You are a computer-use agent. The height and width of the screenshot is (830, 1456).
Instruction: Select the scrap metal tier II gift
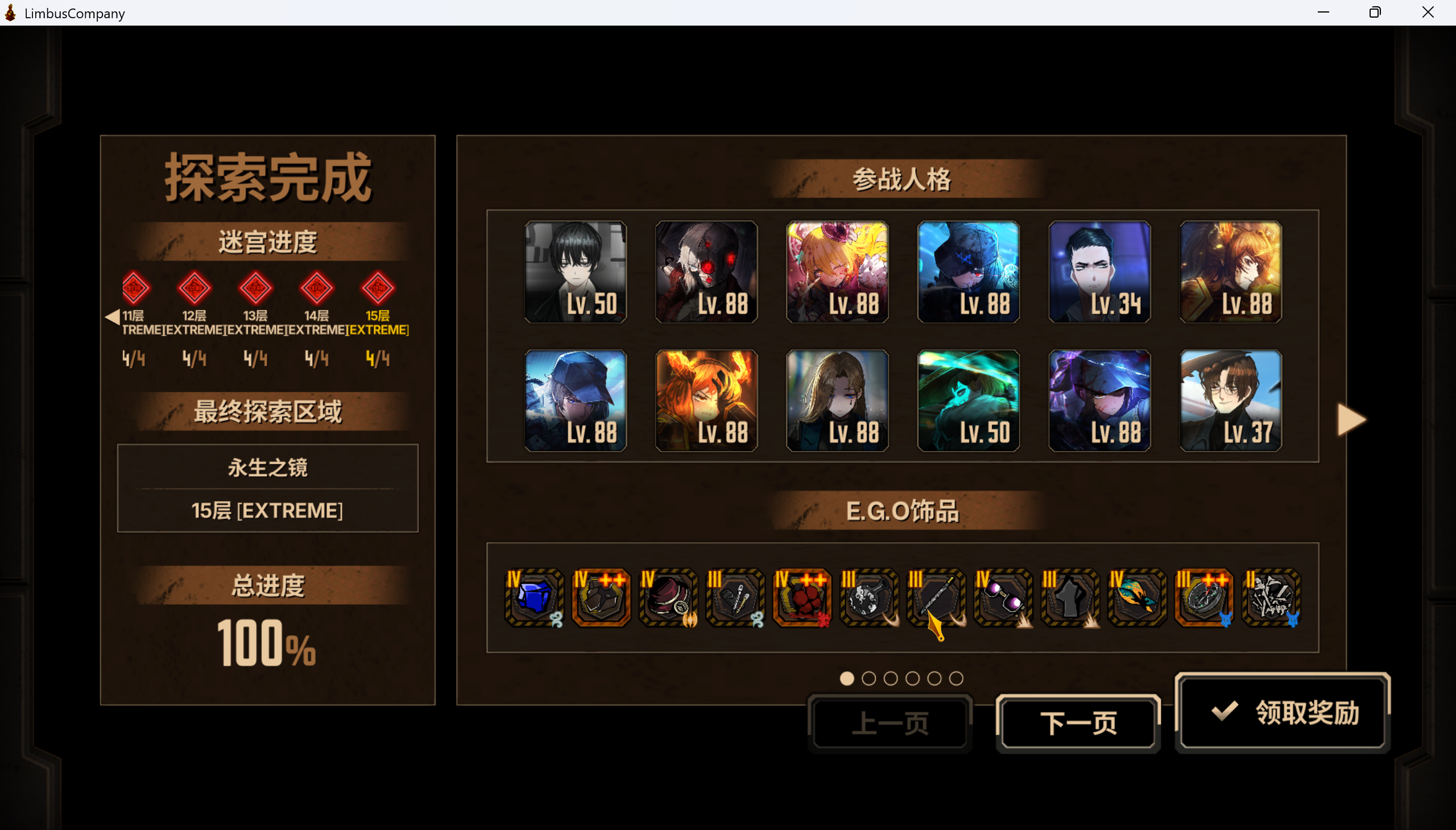[1271, 598]
